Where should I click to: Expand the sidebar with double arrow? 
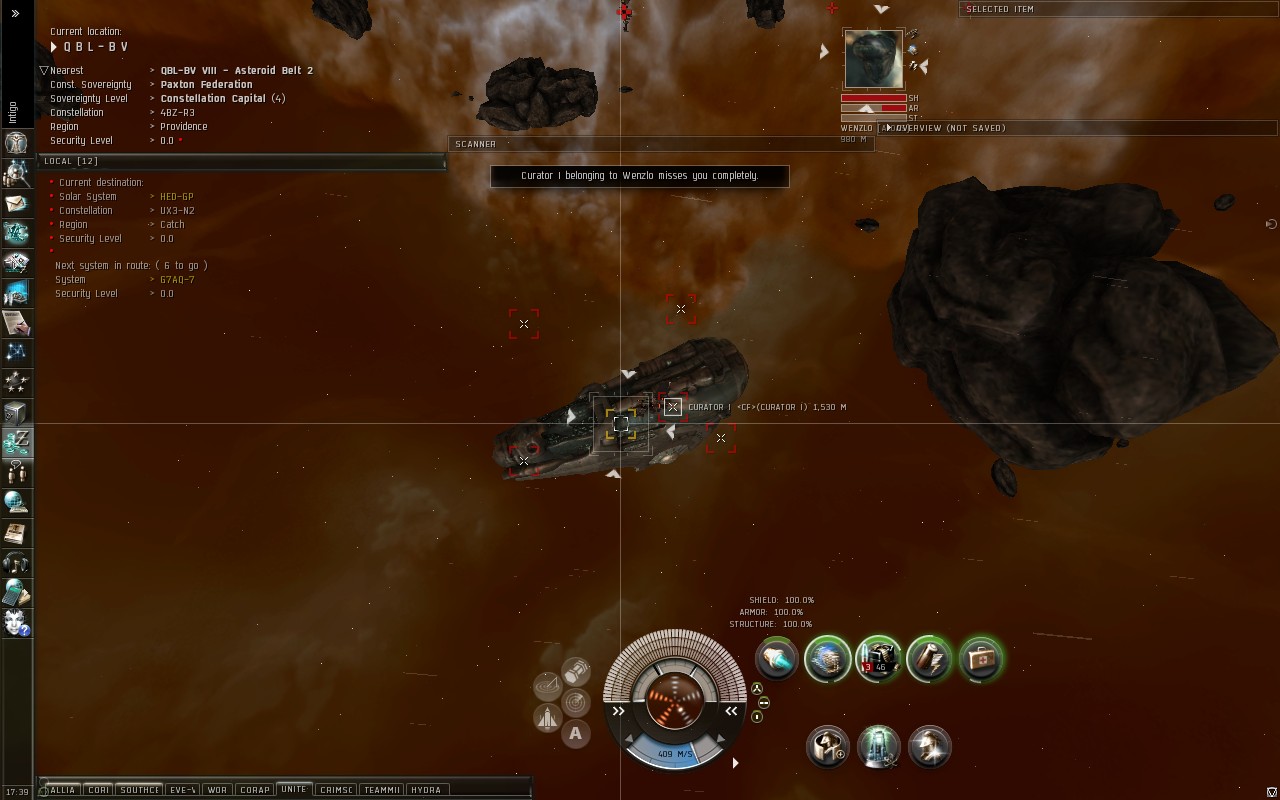tap(15, 14)
